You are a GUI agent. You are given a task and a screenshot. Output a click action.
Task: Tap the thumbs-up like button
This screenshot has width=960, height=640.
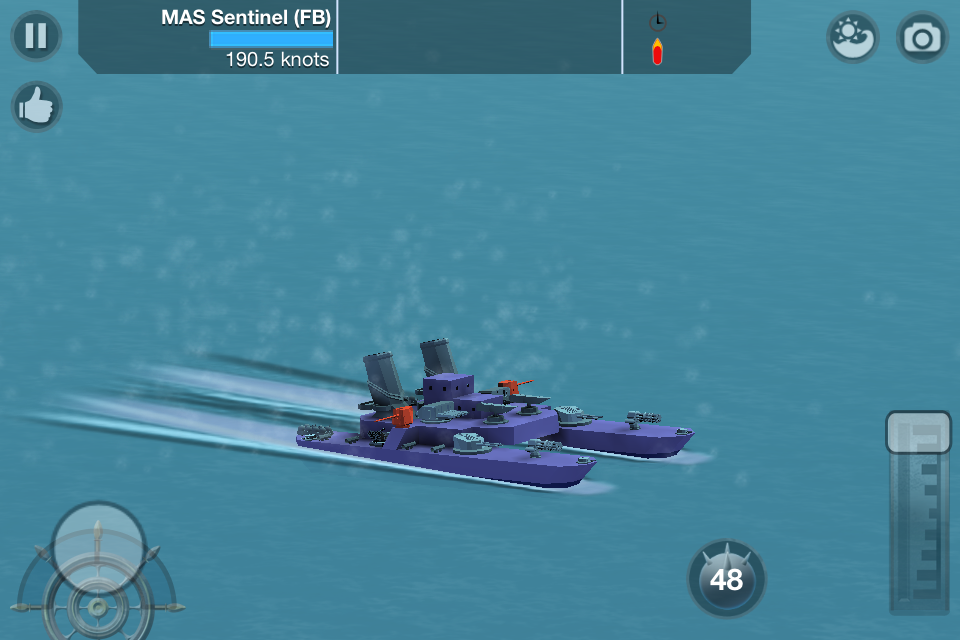tap(37, 107)
